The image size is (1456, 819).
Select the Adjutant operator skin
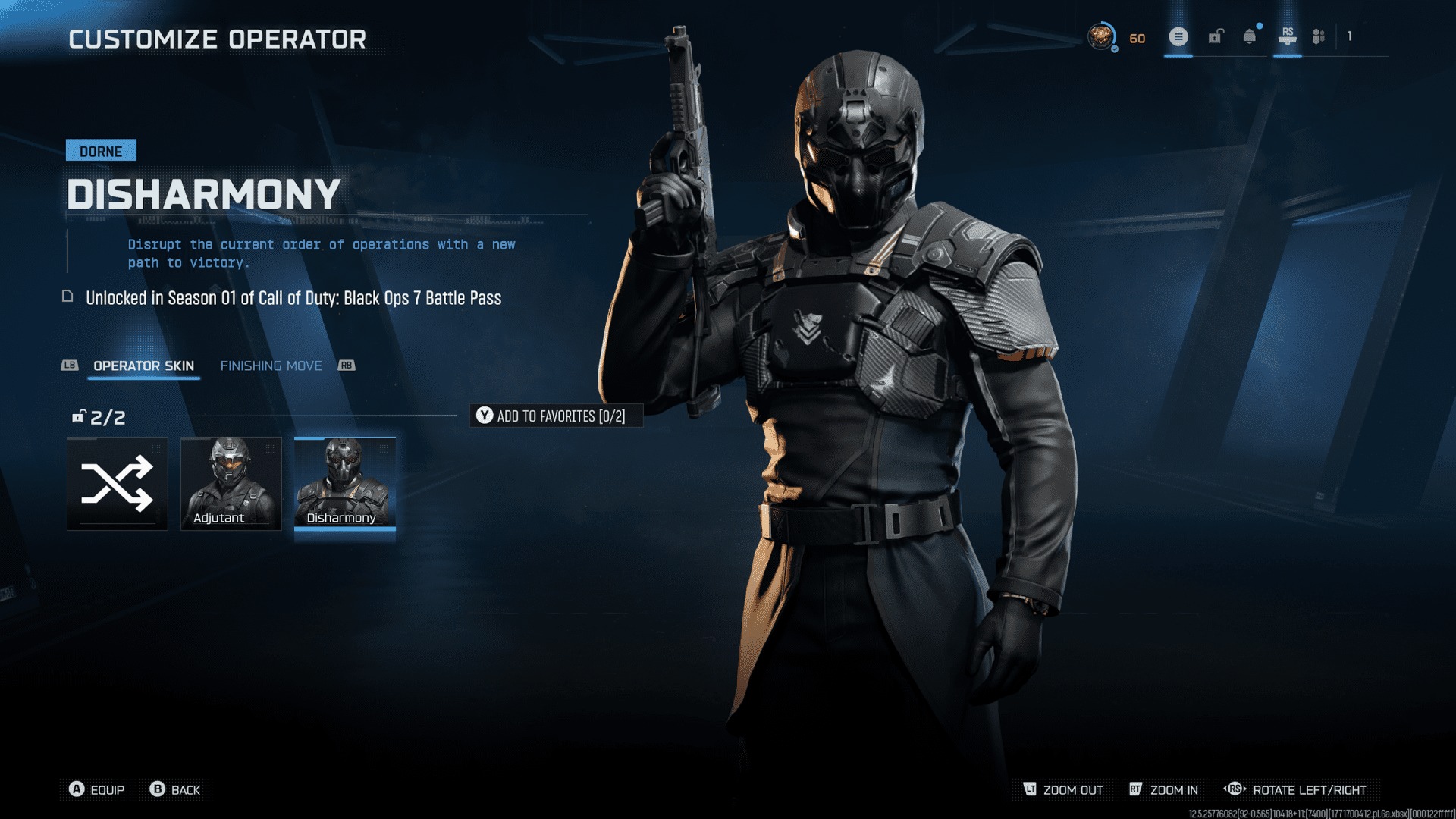[x=231, y=483]
